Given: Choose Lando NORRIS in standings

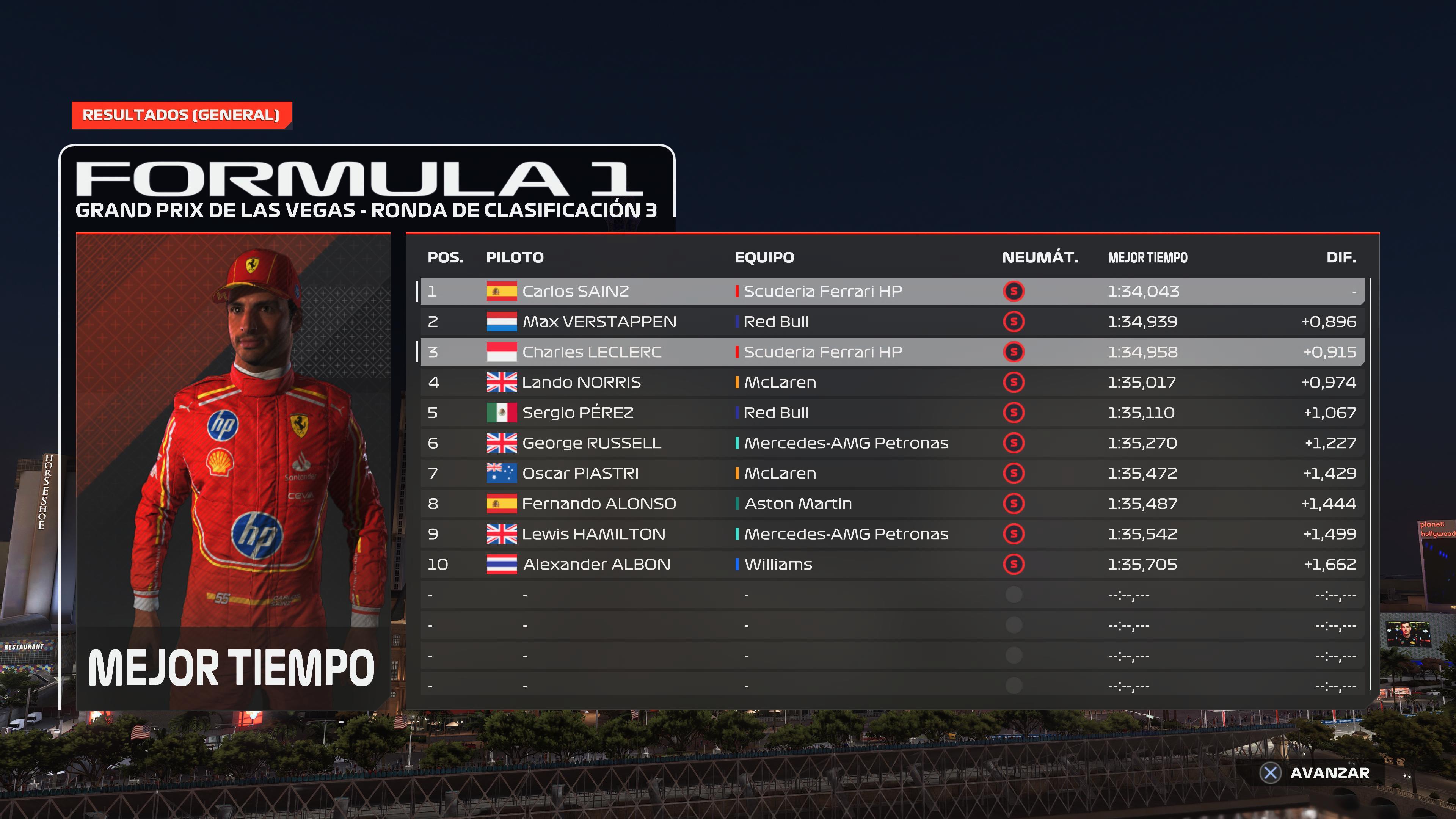Looking at the screenshot, I should pos(892,383).
